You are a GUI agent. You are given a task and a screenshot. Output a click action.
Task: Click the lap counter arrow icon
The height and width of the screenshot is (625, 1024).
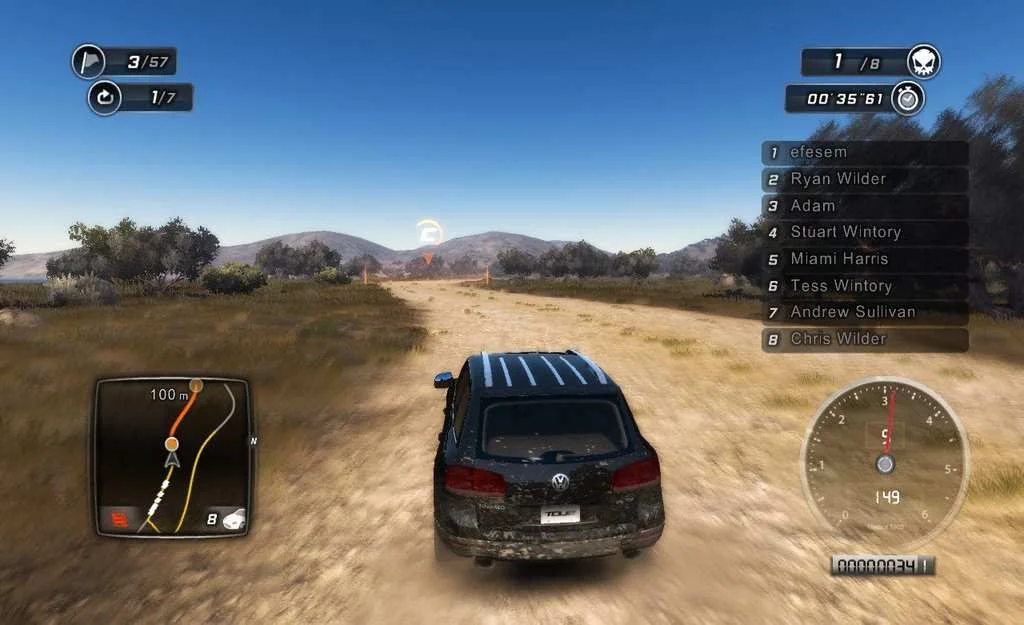pyautogui.click(x=105, y=98)
